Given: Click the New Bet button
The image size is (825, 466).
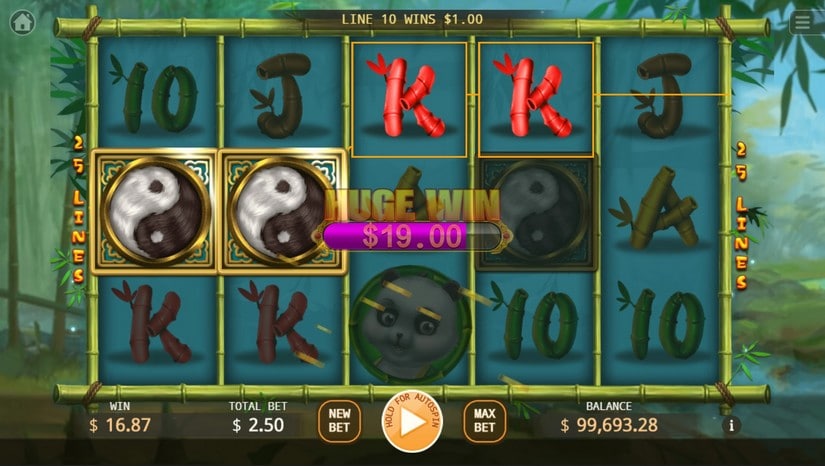Looking at the screenshot, I should pos(339,421).
